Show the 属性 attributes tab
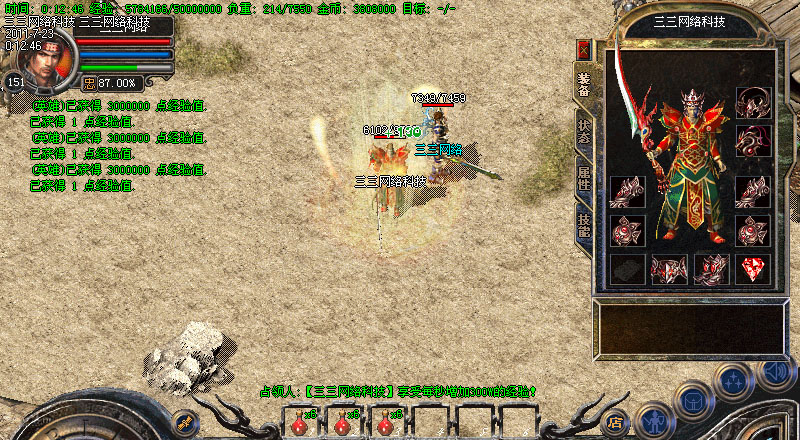800x440 pixels. tap(584, 179)
